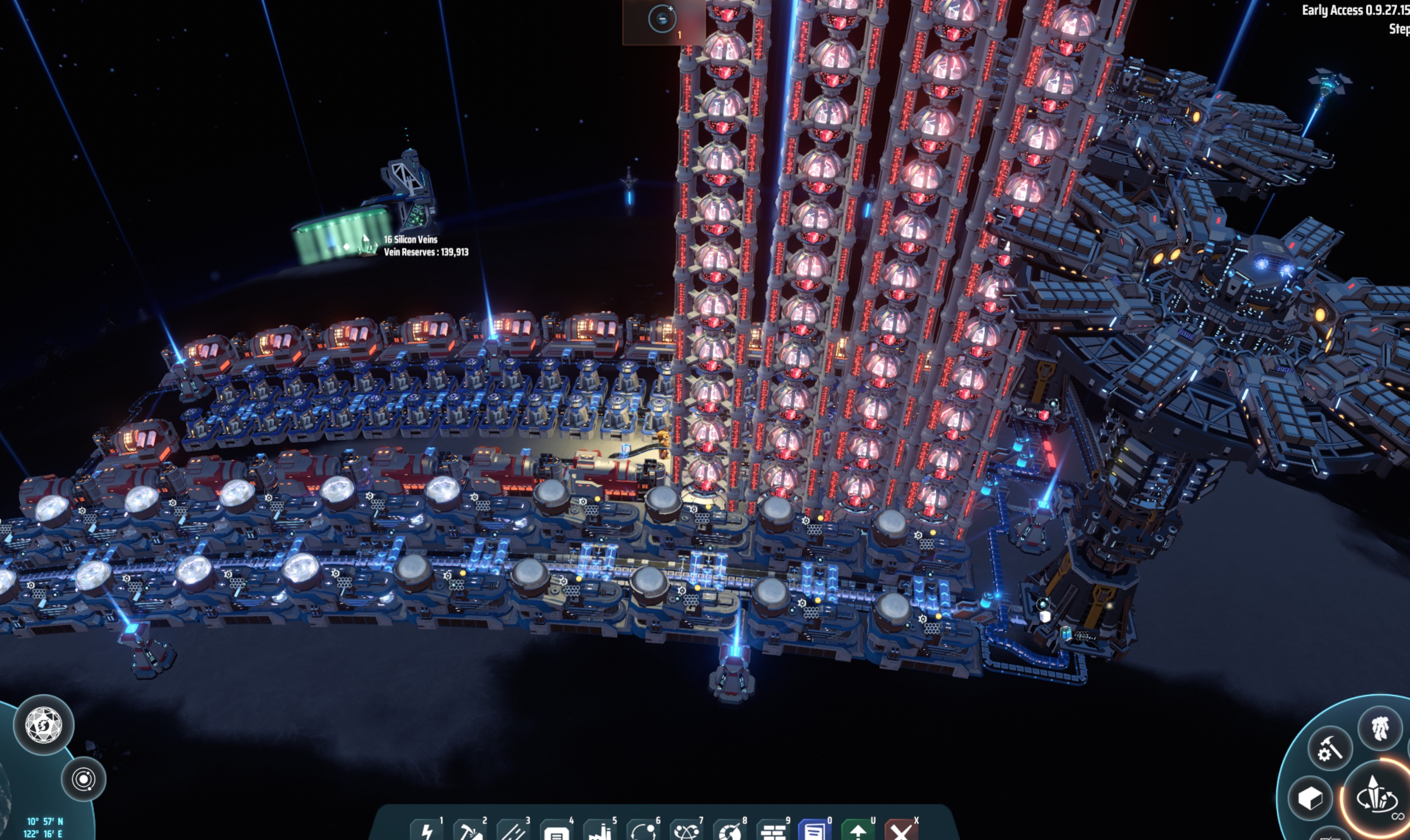Select the cube storage icon in the radial menu
1410x840 pixels.
pyautogui.click(x=1310, y=800)
